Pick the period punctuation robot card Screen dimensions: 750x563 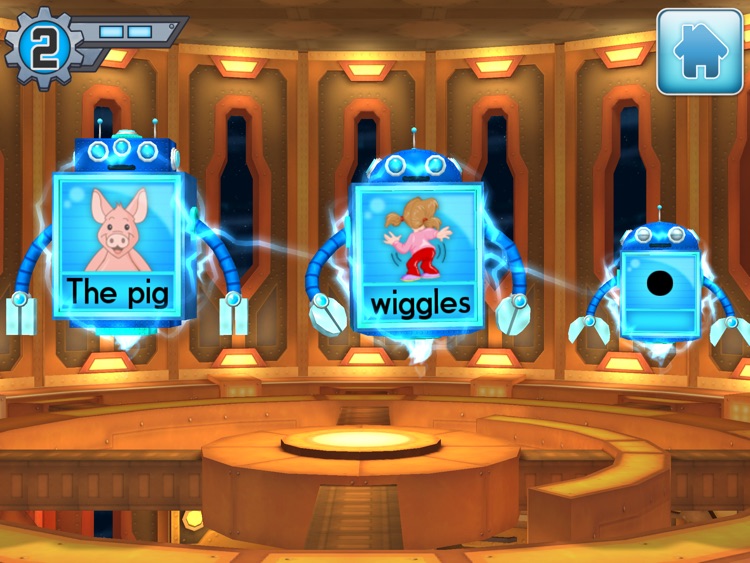[658, 288]
